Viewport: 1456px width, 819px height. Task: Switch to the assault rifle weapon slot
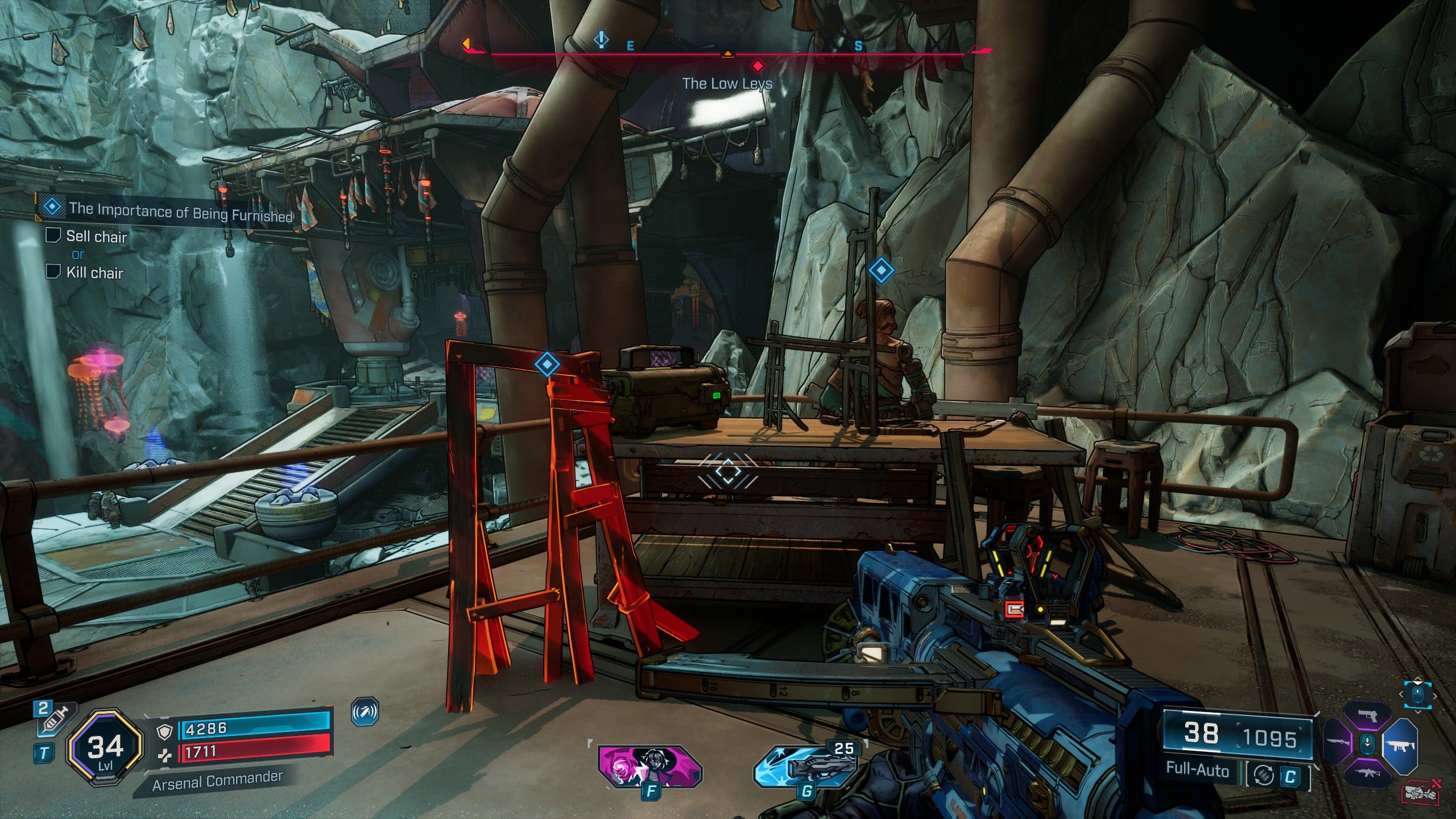(1368, 772)
